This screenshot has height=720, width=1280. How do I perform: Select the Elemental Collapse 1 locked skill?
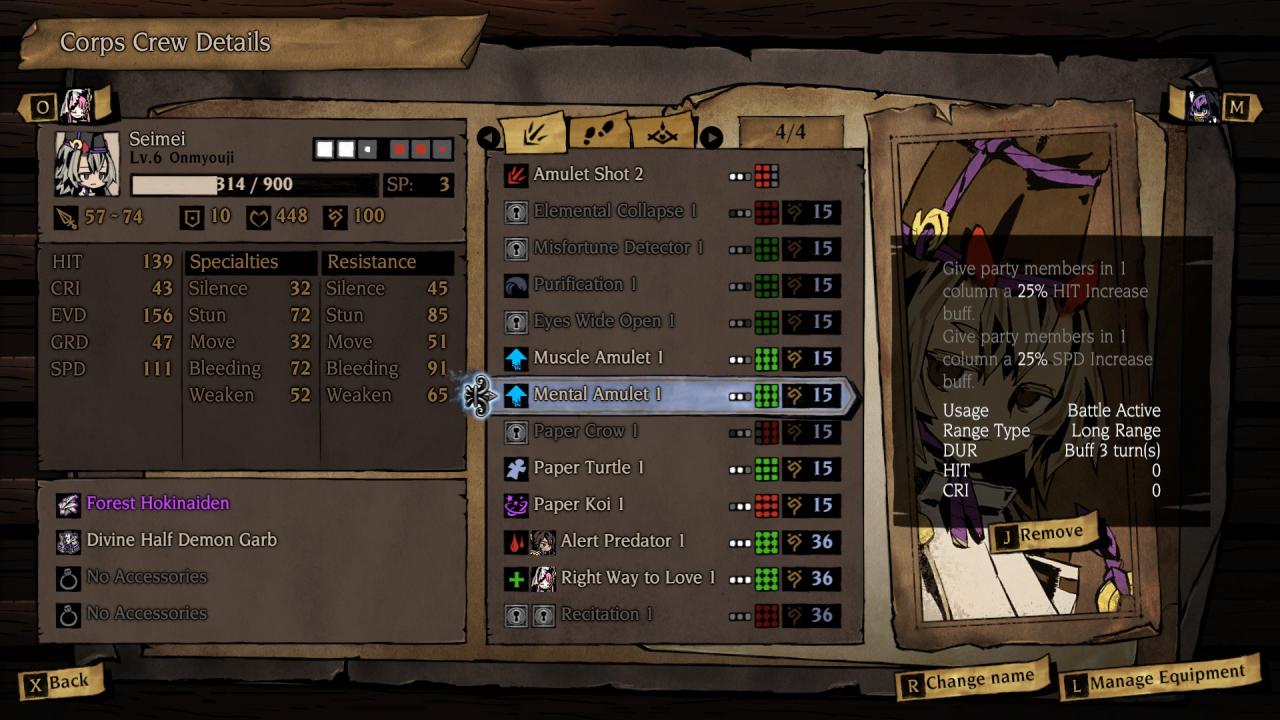pos(614,212)
